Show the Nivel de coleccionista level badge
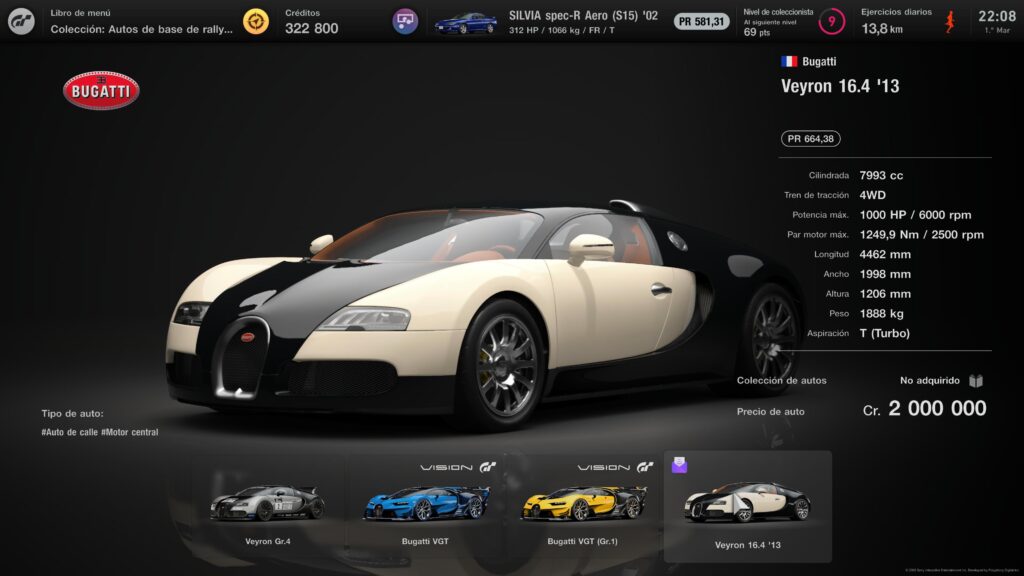The height and width of the screenshot is (576, 1024). pyautogui.click(x=830, y=21)
